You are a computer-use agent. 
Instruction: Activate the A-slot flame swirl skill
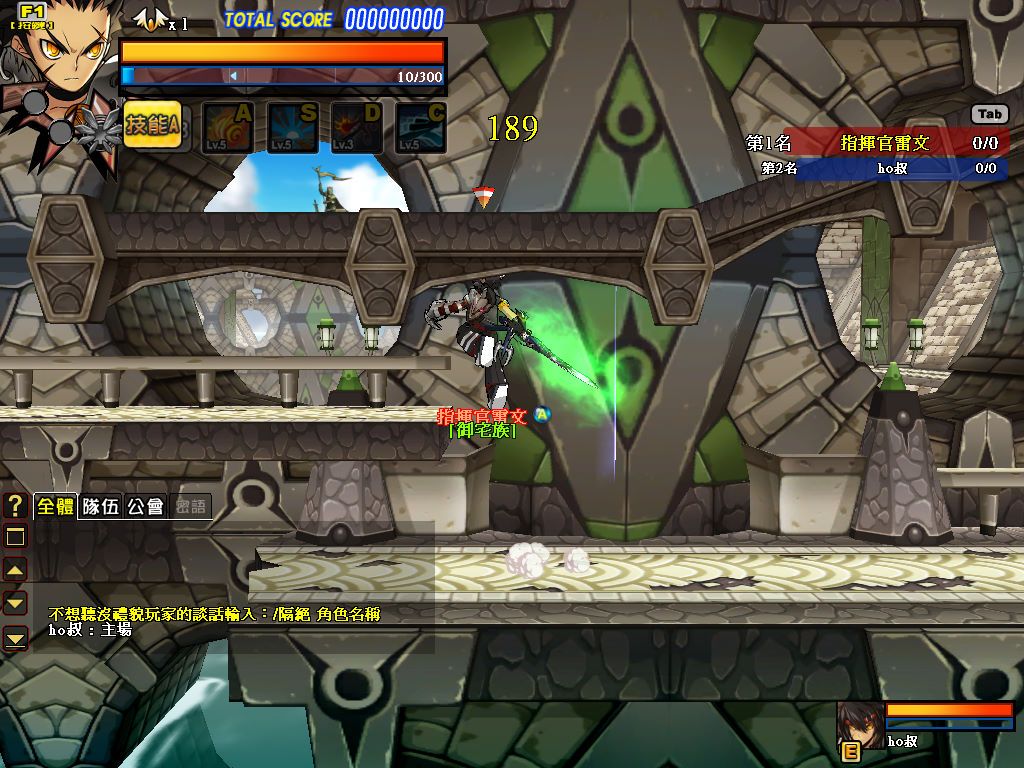pyautogui.click(x=228, y=128)
